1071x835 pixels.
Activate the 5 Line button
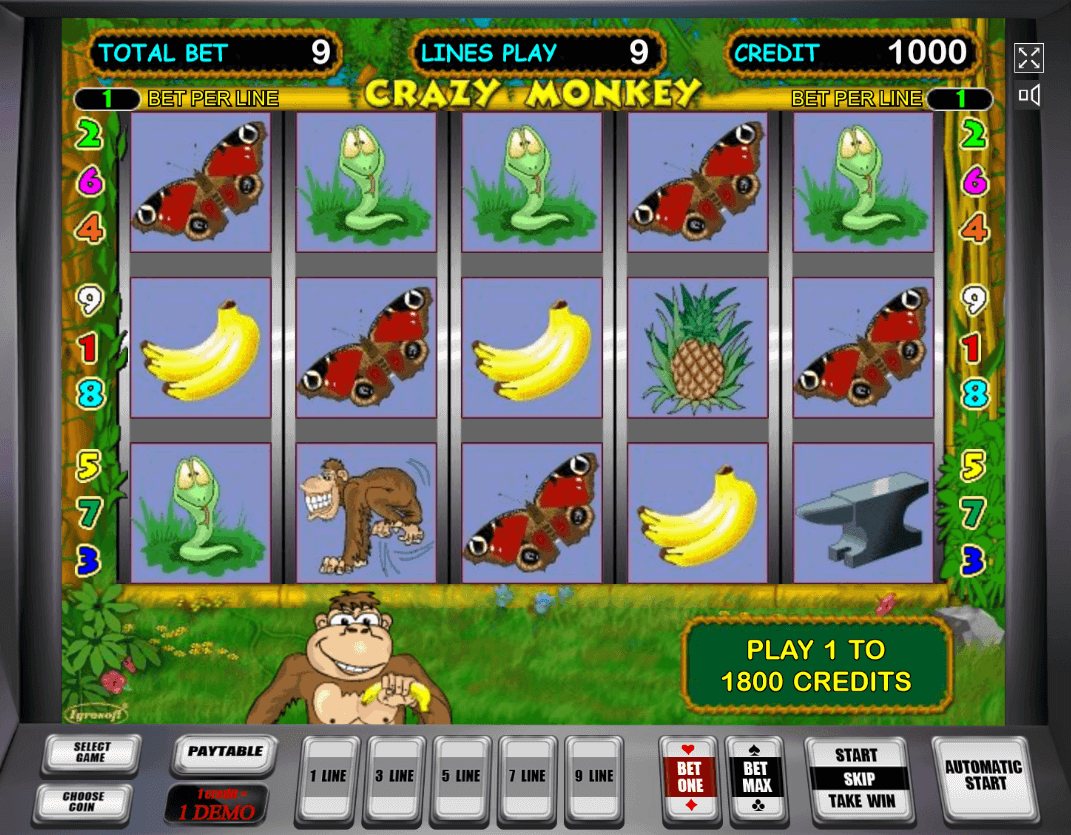(x=461, y=777)
